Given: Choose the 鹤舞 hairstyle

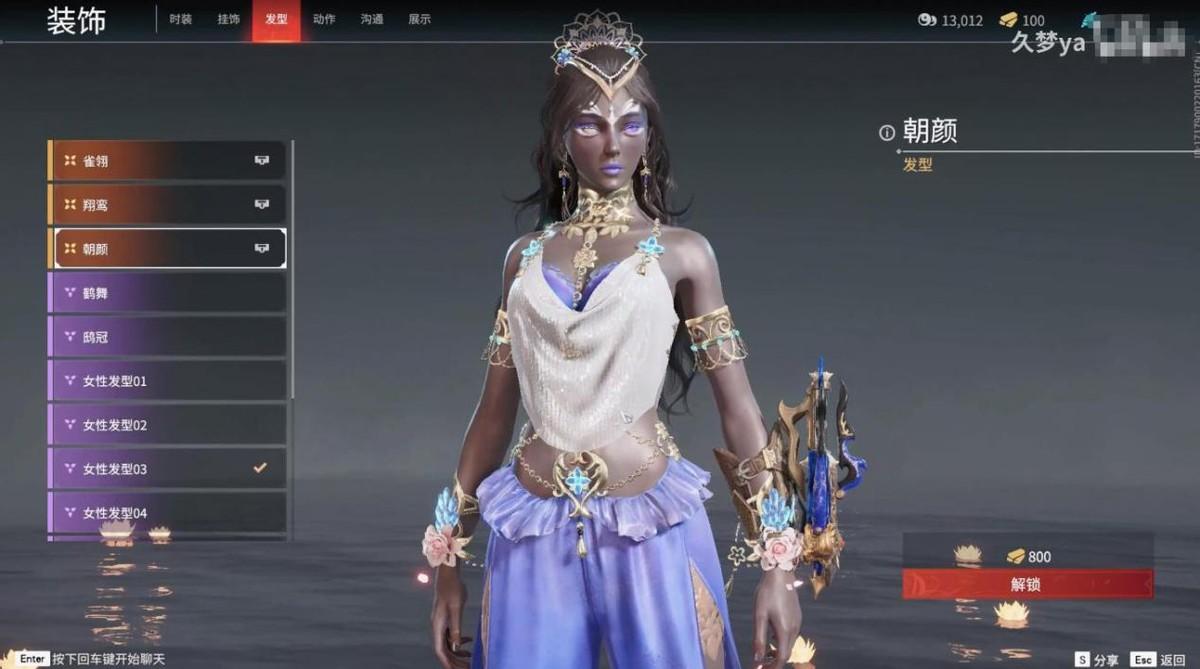Looking at the screenshot, I should [167, 293].
